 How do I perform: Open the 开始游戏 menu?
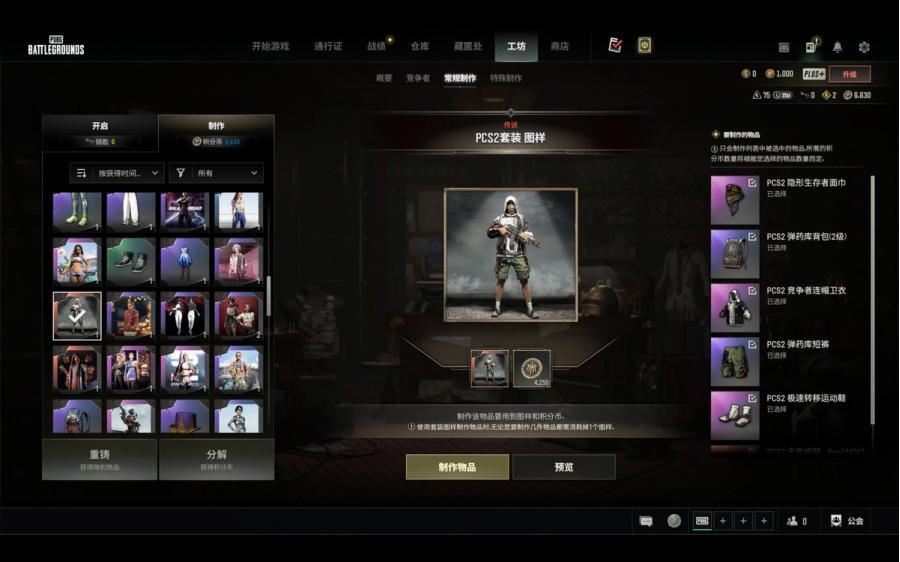click(x=270, y=46)
